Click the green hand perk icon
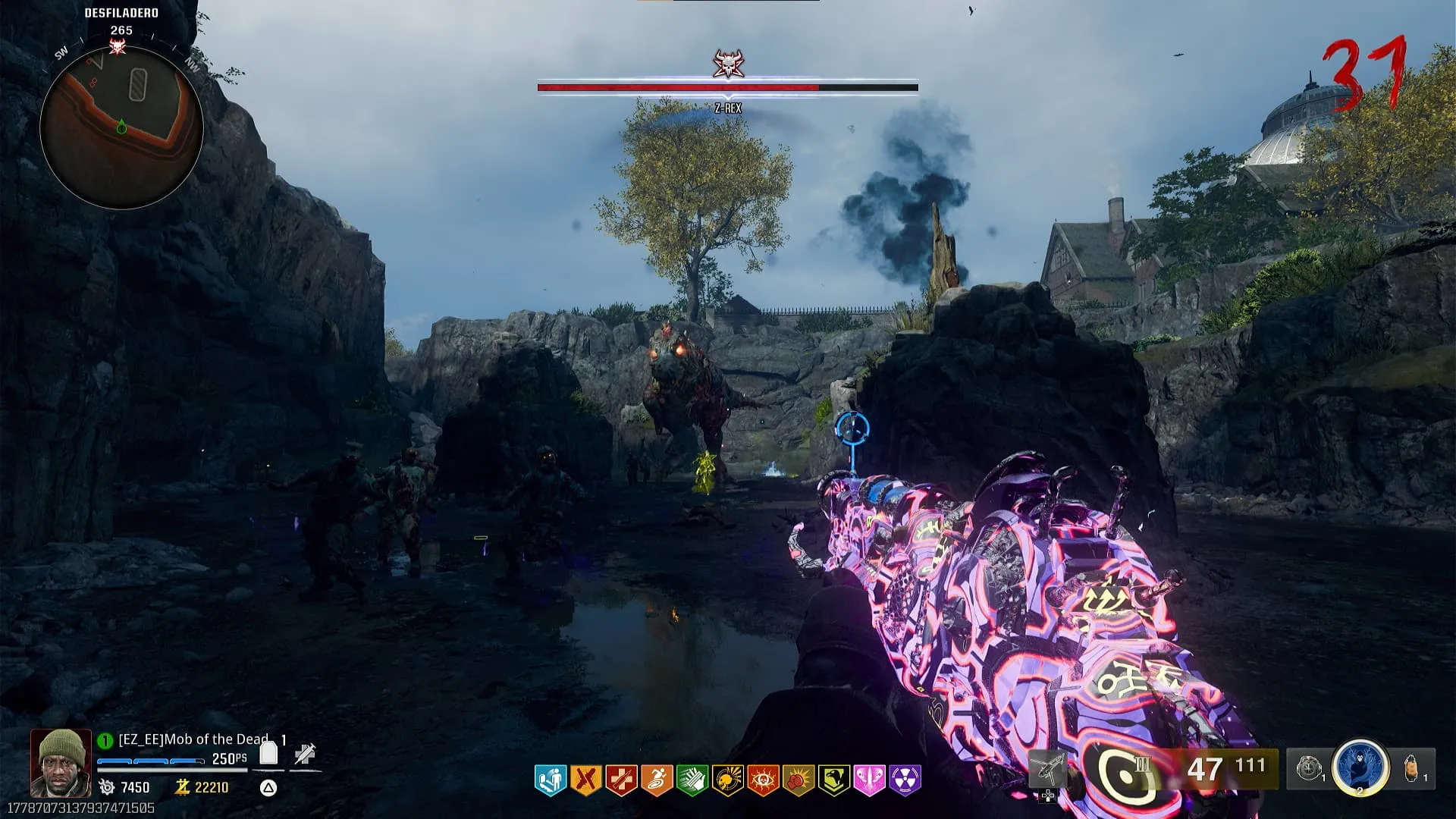The image size is (1456, 819). click(x=692, y=780)
